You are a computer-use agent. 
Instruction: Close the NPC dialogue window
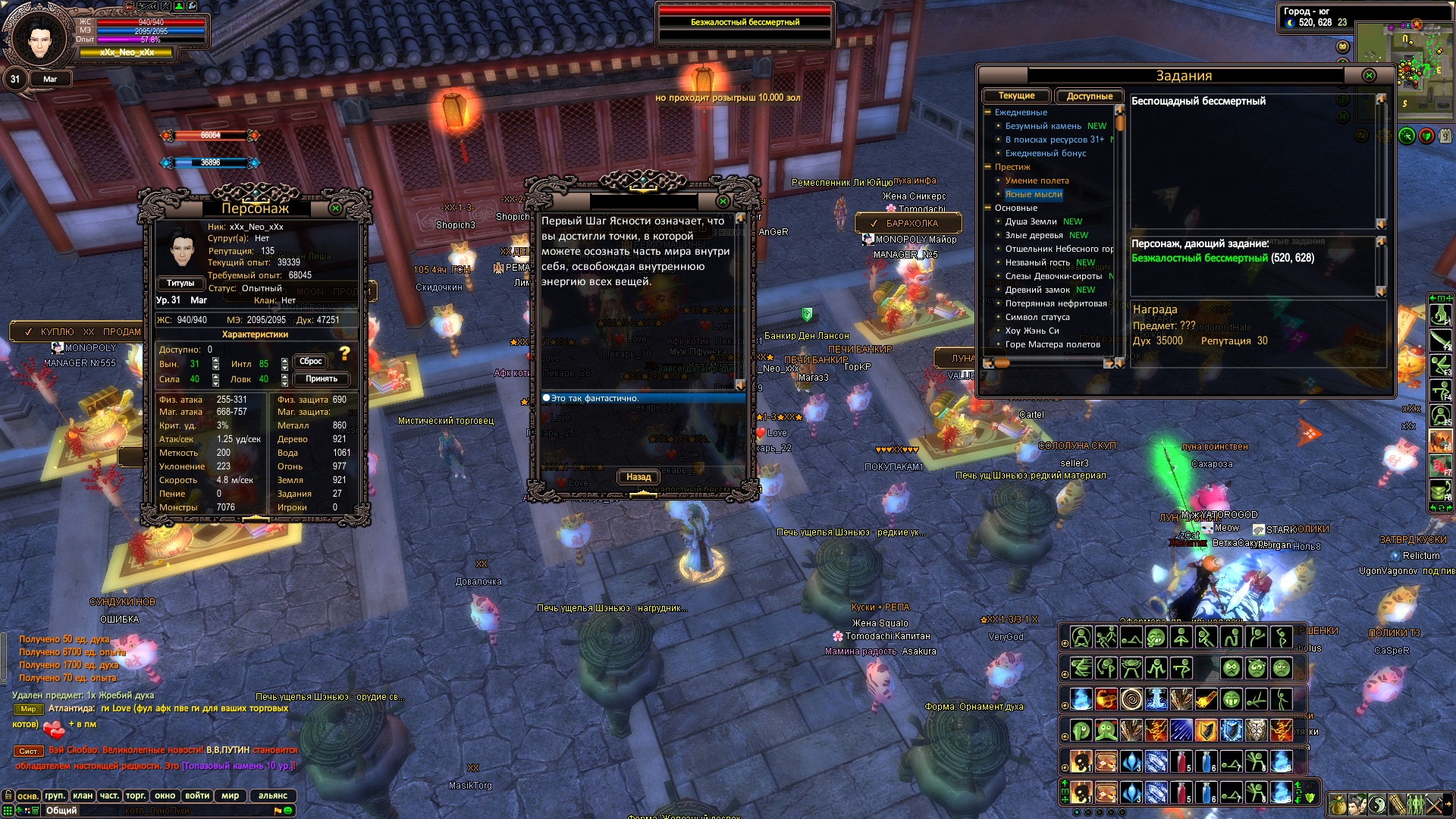click(x=723, y=201)
